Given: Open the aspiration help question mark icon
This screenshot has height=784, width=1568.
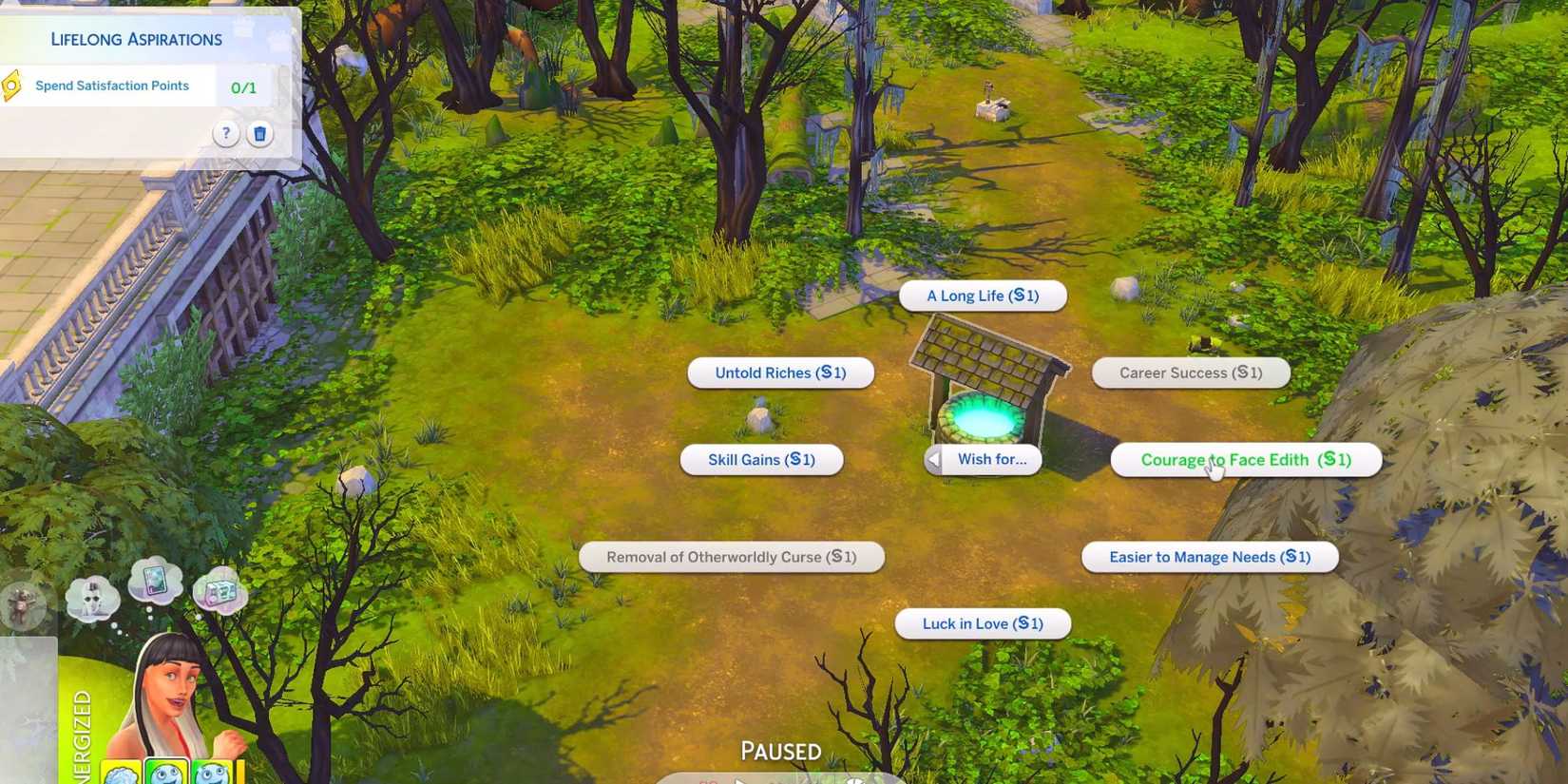Looking at the screenshot, I should [x=225, y=134].
